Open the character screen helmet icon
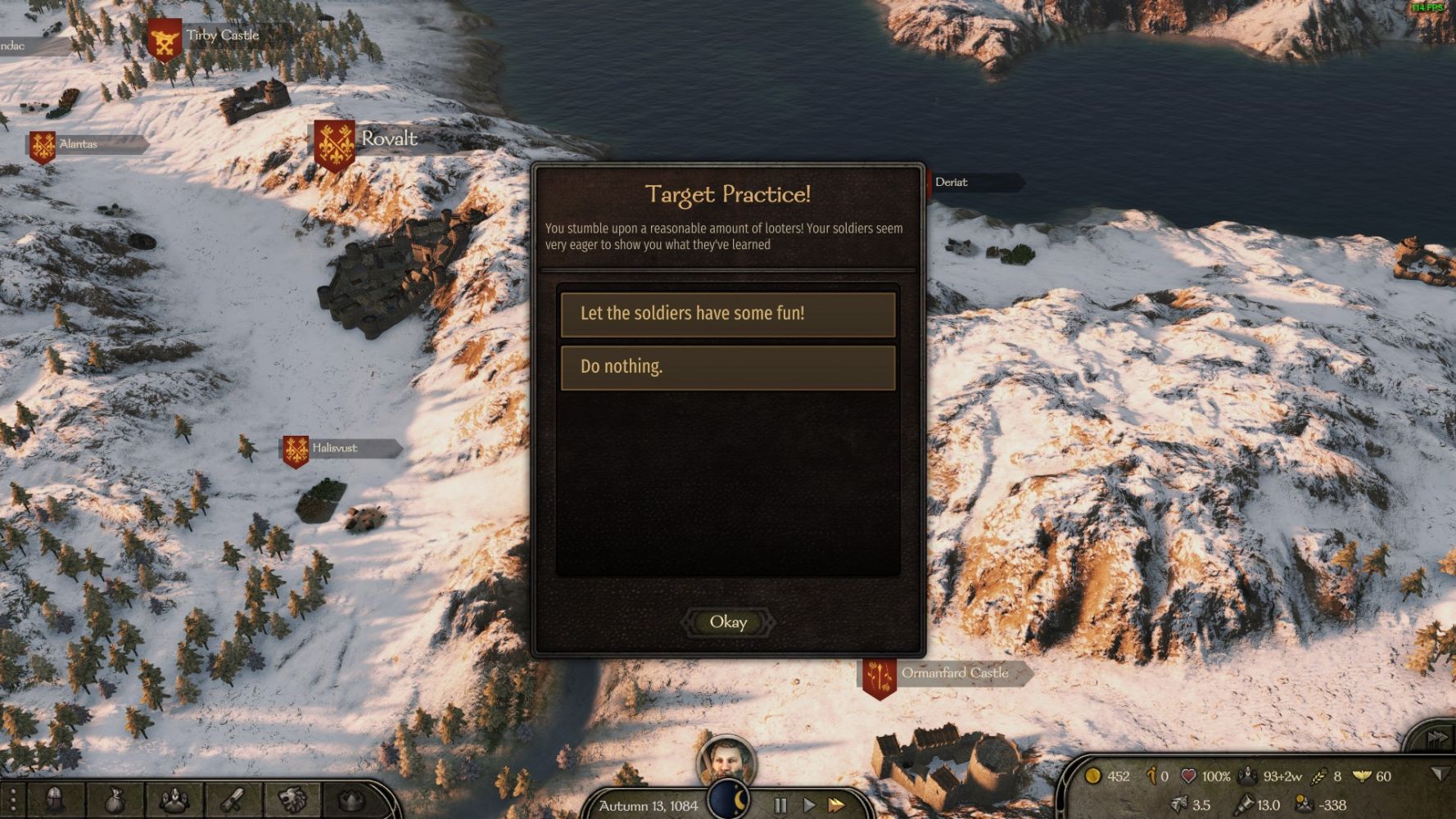The image size is (1456, 819). click(x=56, y=799)
